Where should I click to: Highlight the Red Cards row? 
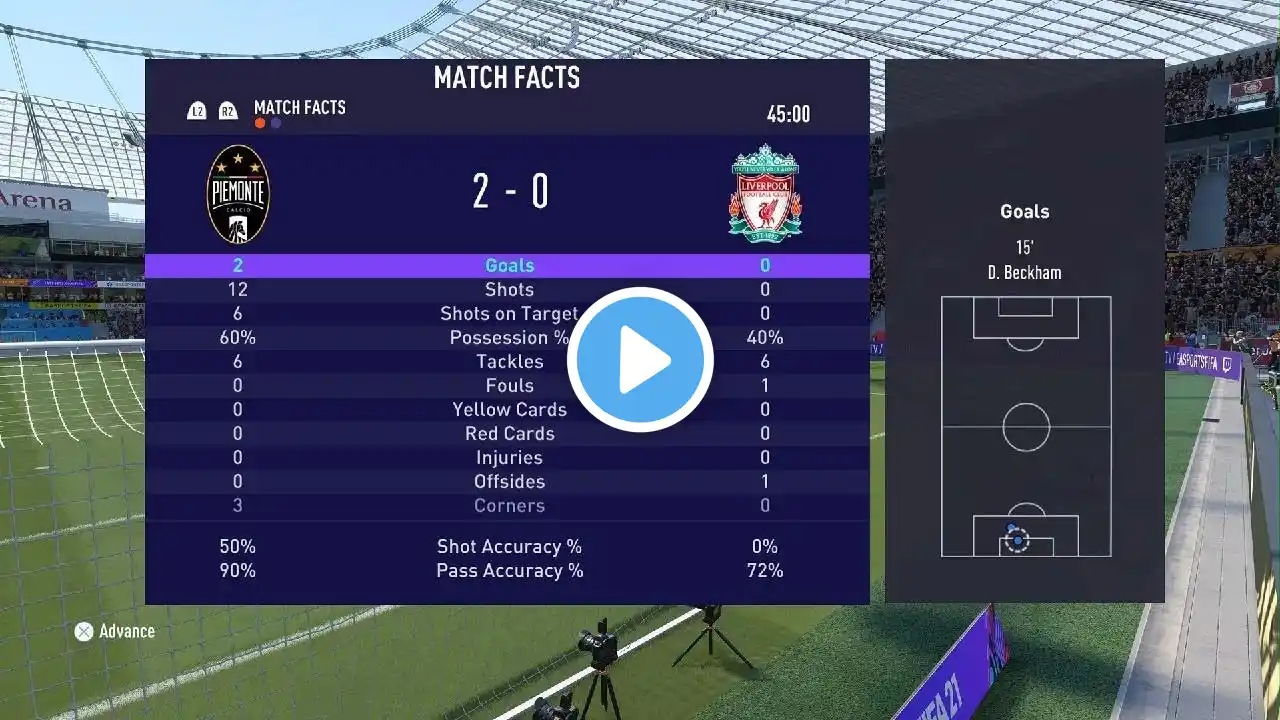pyautogui.click(x=509, y=434)
